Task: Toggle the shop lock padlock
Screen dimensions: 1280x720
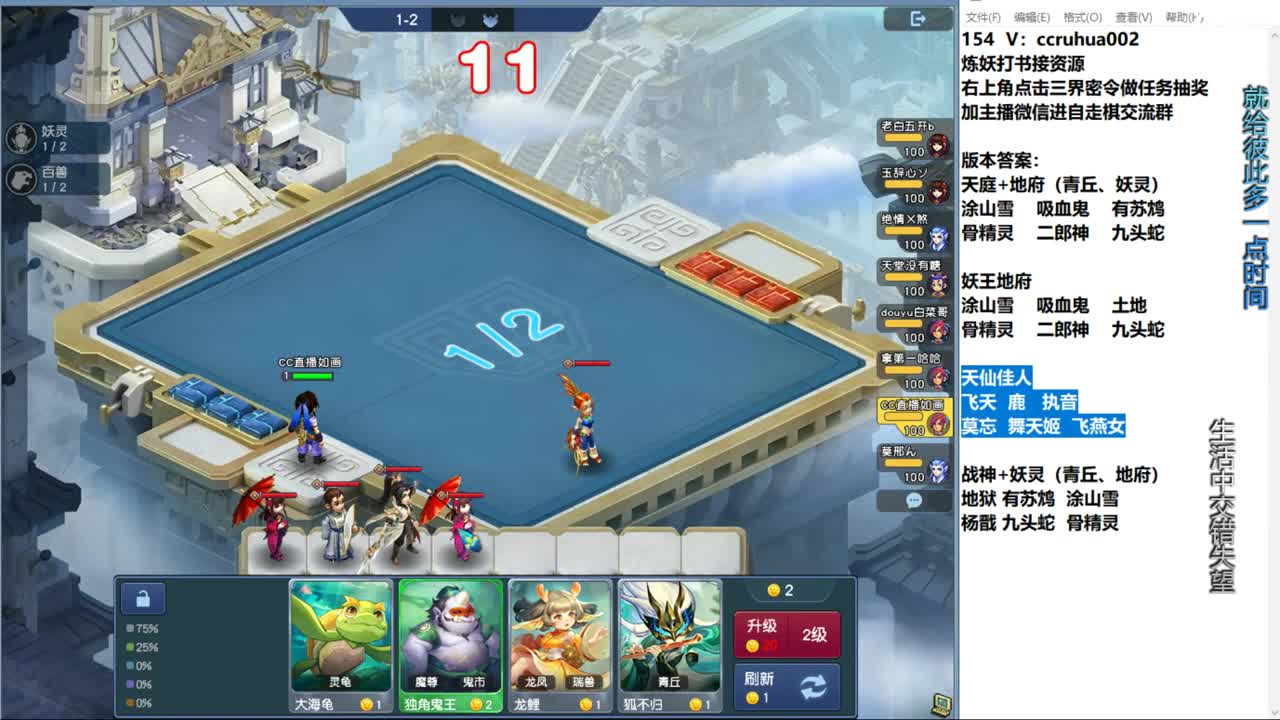Action: [143, 597]
